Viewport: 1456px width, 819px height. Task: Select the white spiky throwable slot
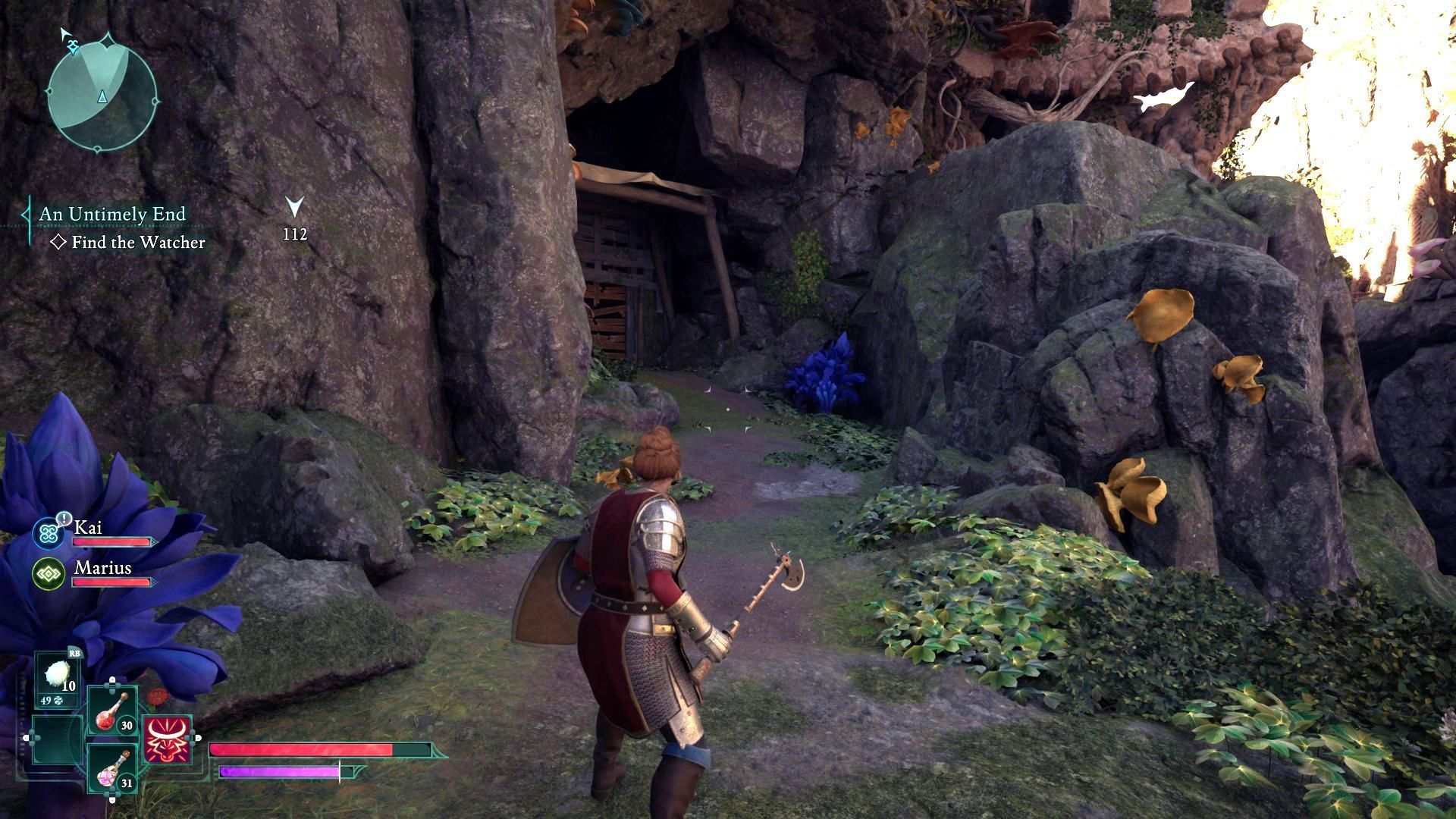point(58,677)
